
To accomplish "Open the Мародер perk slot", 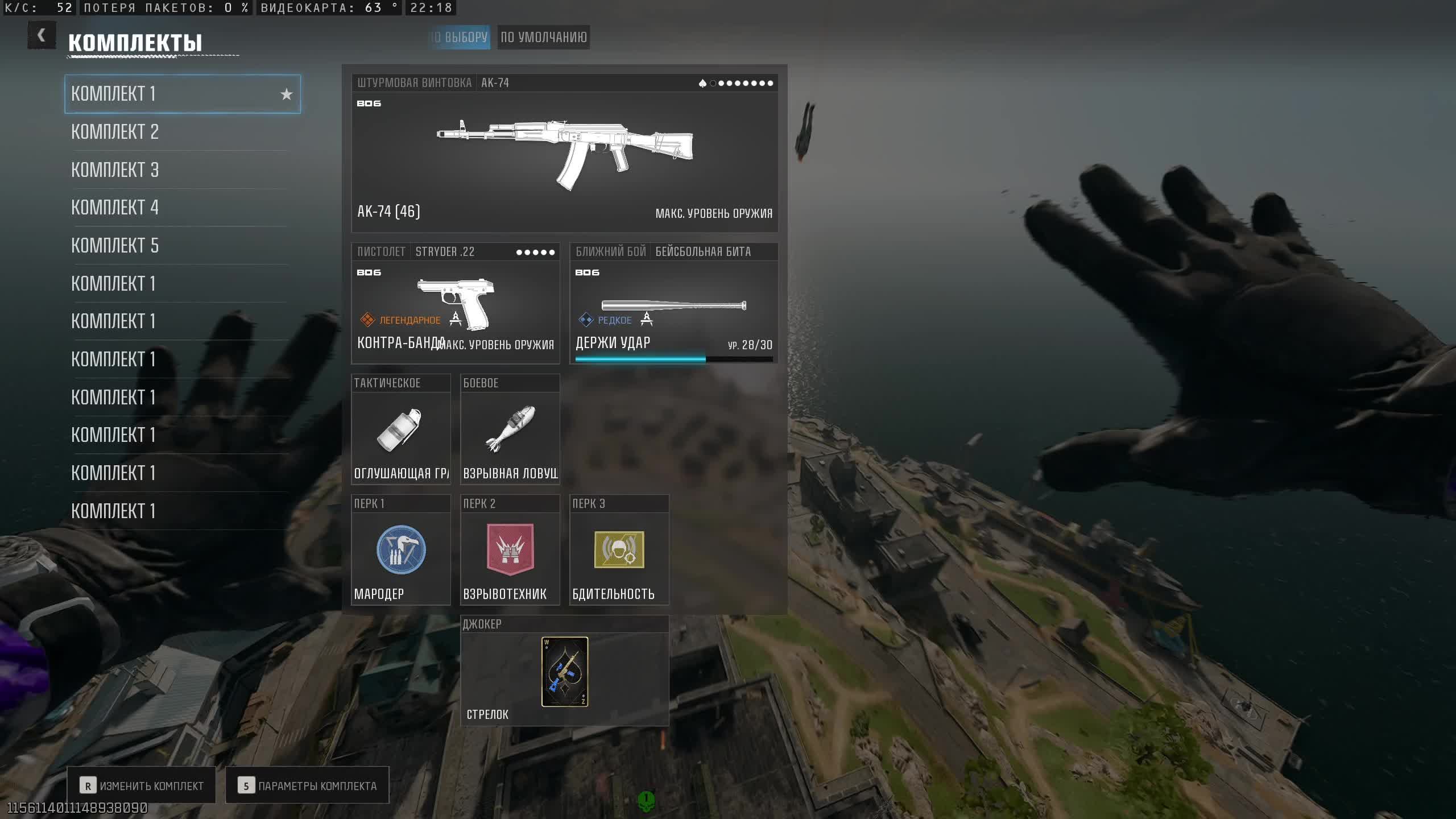I will click(x=401, y=551).
